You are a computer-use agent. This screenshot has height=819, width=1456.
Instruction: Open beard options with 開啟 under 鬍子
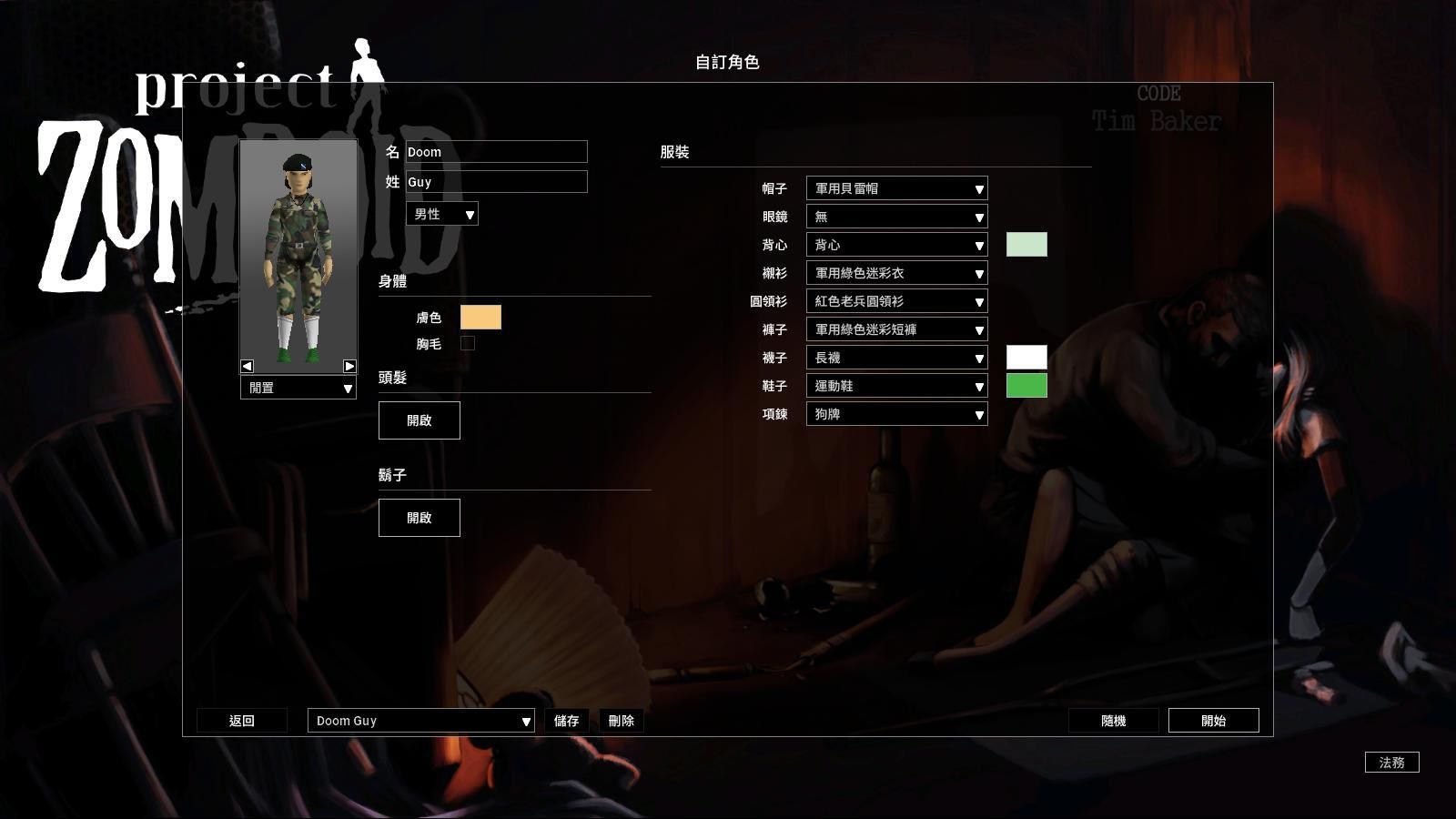coord(419,517)
